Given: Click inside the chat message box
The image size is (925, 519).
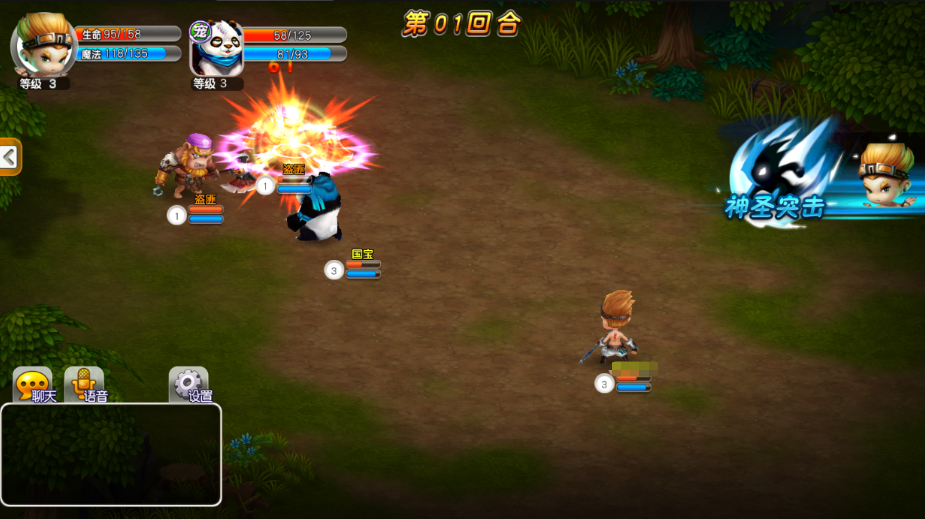Looking at the screenshot, I should pos(110,455).
